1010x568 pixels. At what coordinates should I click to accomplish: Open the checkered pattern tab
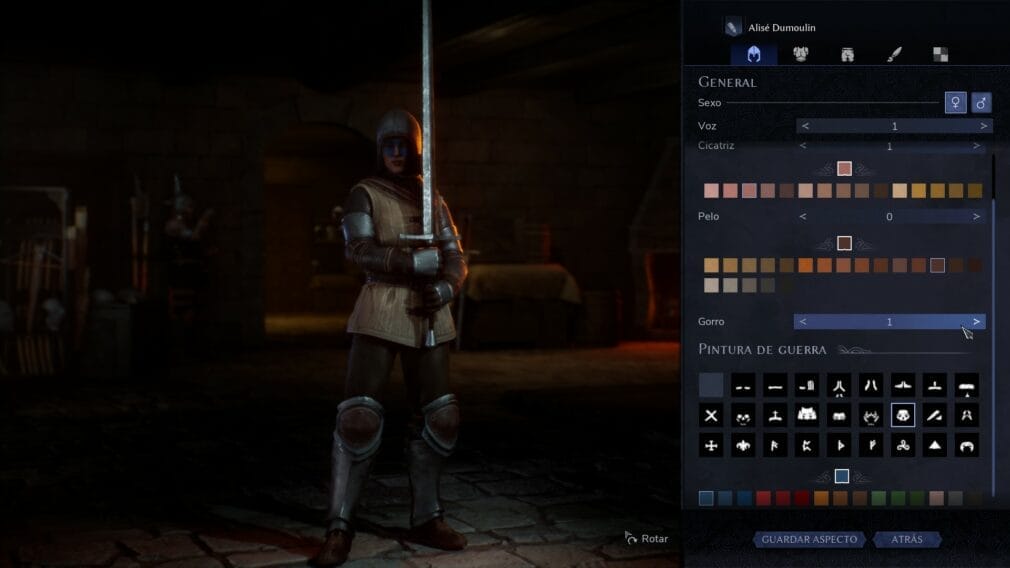pyautogui.click(x=940, y=54)
